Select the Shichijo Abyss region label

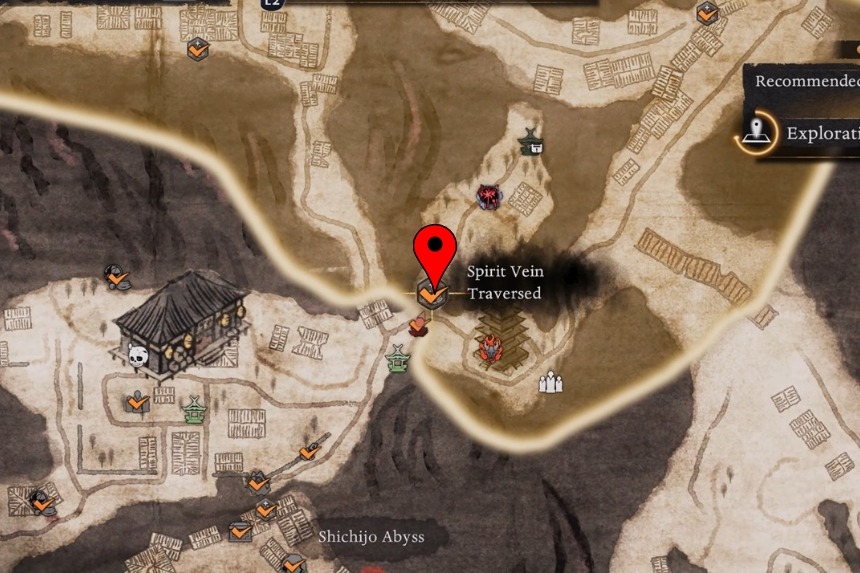pos(371,537)
